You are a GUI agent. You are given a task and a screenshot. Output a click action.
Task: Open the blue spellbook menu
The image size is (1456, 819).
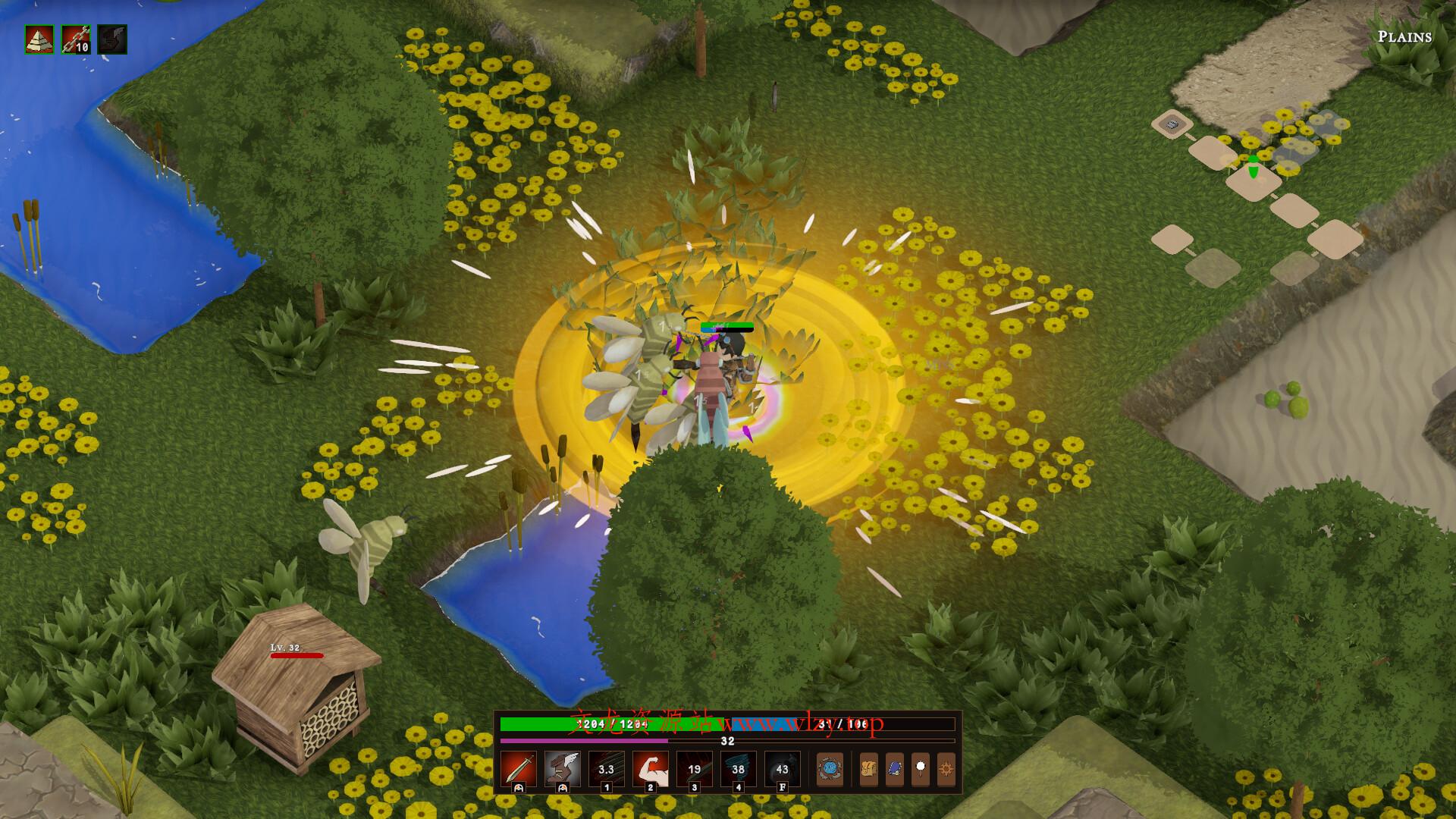pos(895,769)
